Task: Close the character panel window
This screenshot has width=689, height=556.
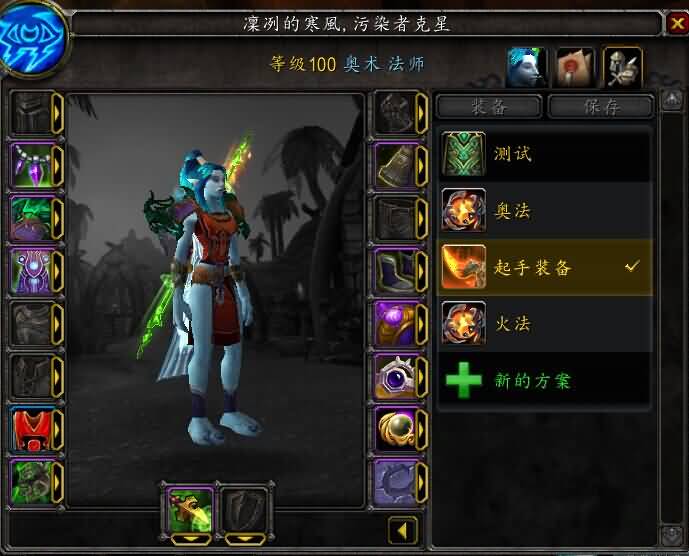Action: (676, 22)
